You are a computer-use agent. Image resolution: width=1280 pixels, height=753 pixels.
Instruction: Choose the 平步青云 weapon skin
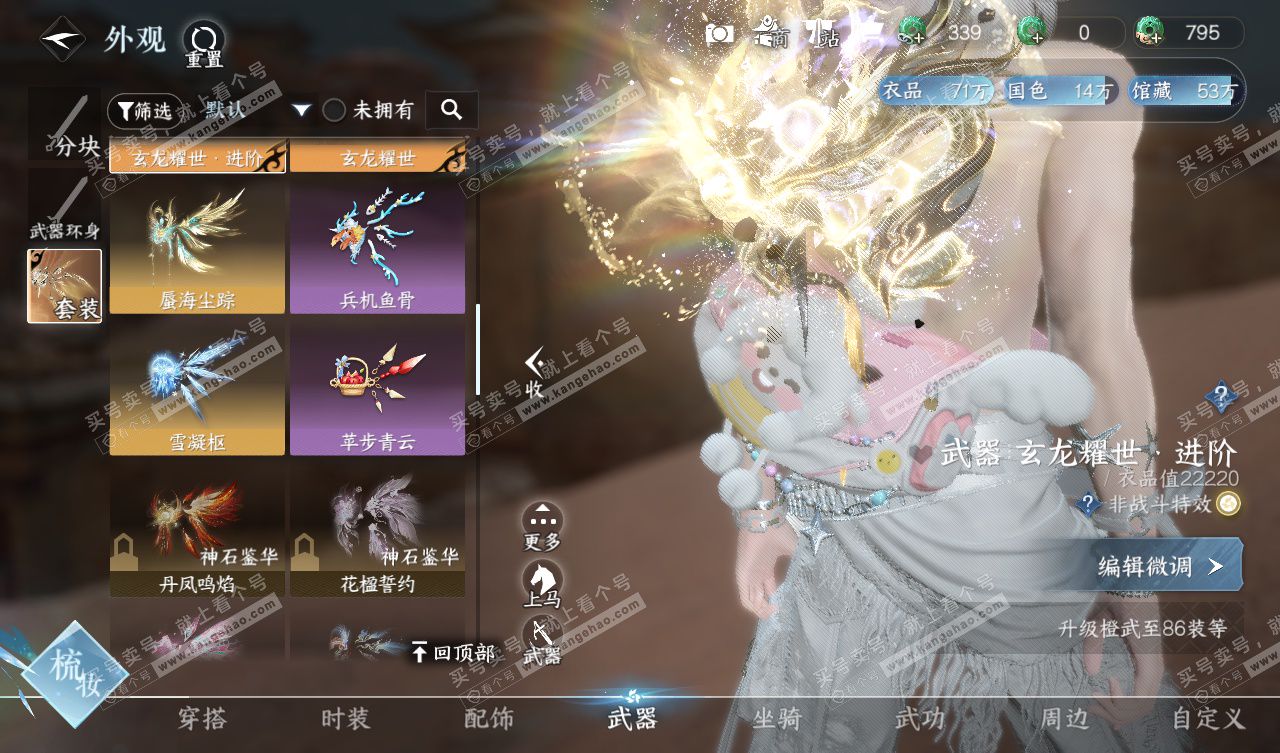(x=377, y=389)
